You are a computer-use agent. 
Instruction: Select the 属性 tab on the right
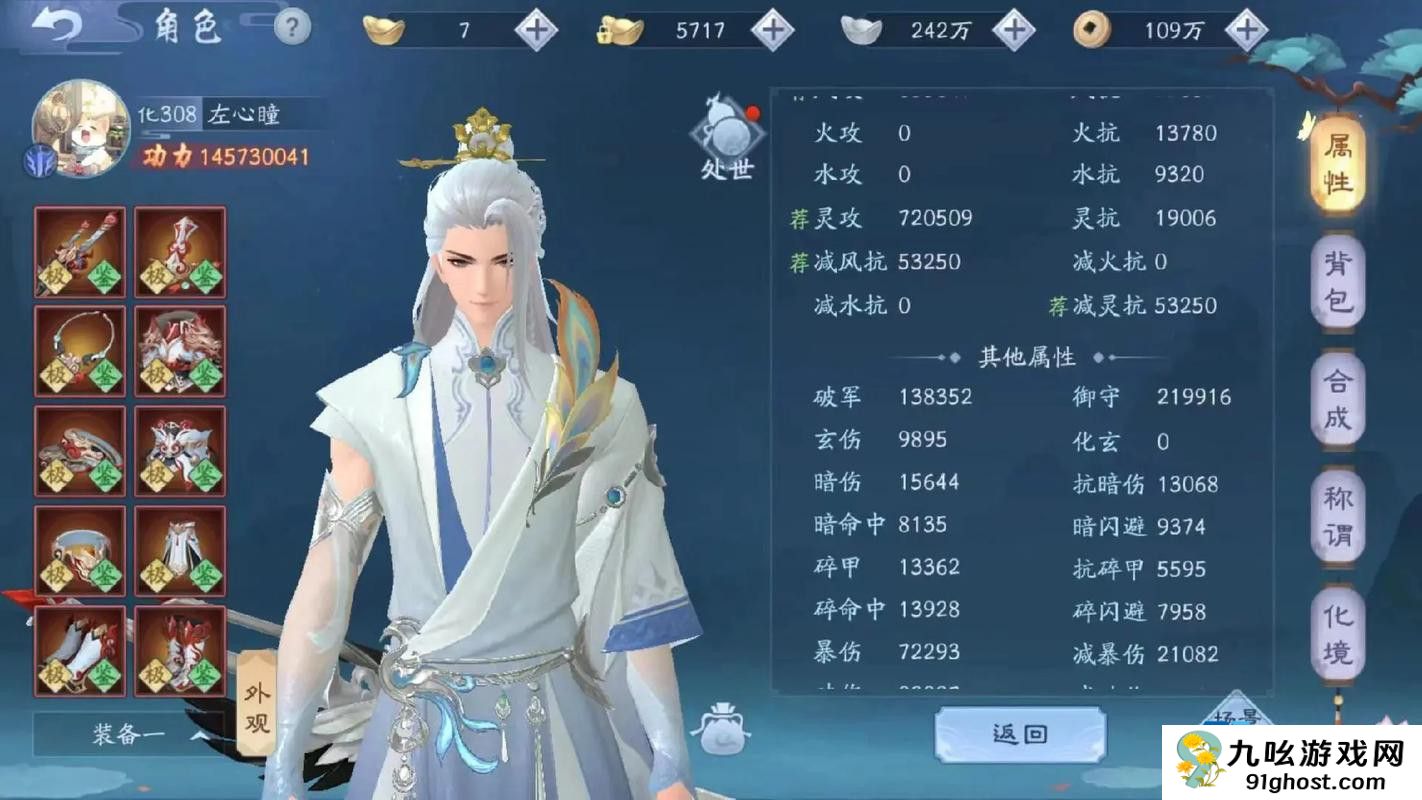(x=1341, y=162)
